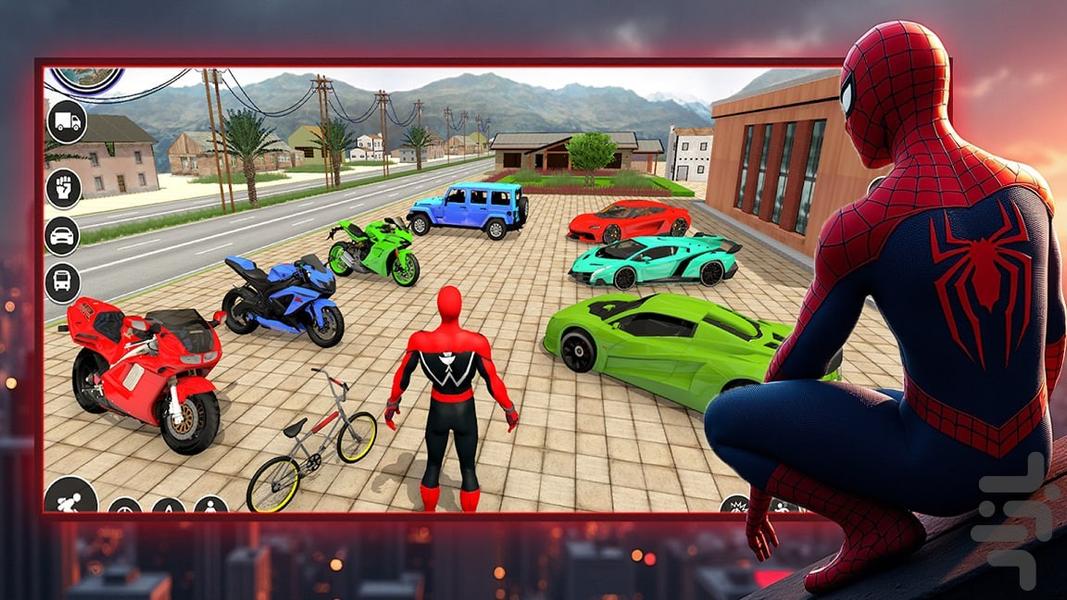Tap the large running figure button
This screenshot has width=1067, height=600.
[71, 498]
